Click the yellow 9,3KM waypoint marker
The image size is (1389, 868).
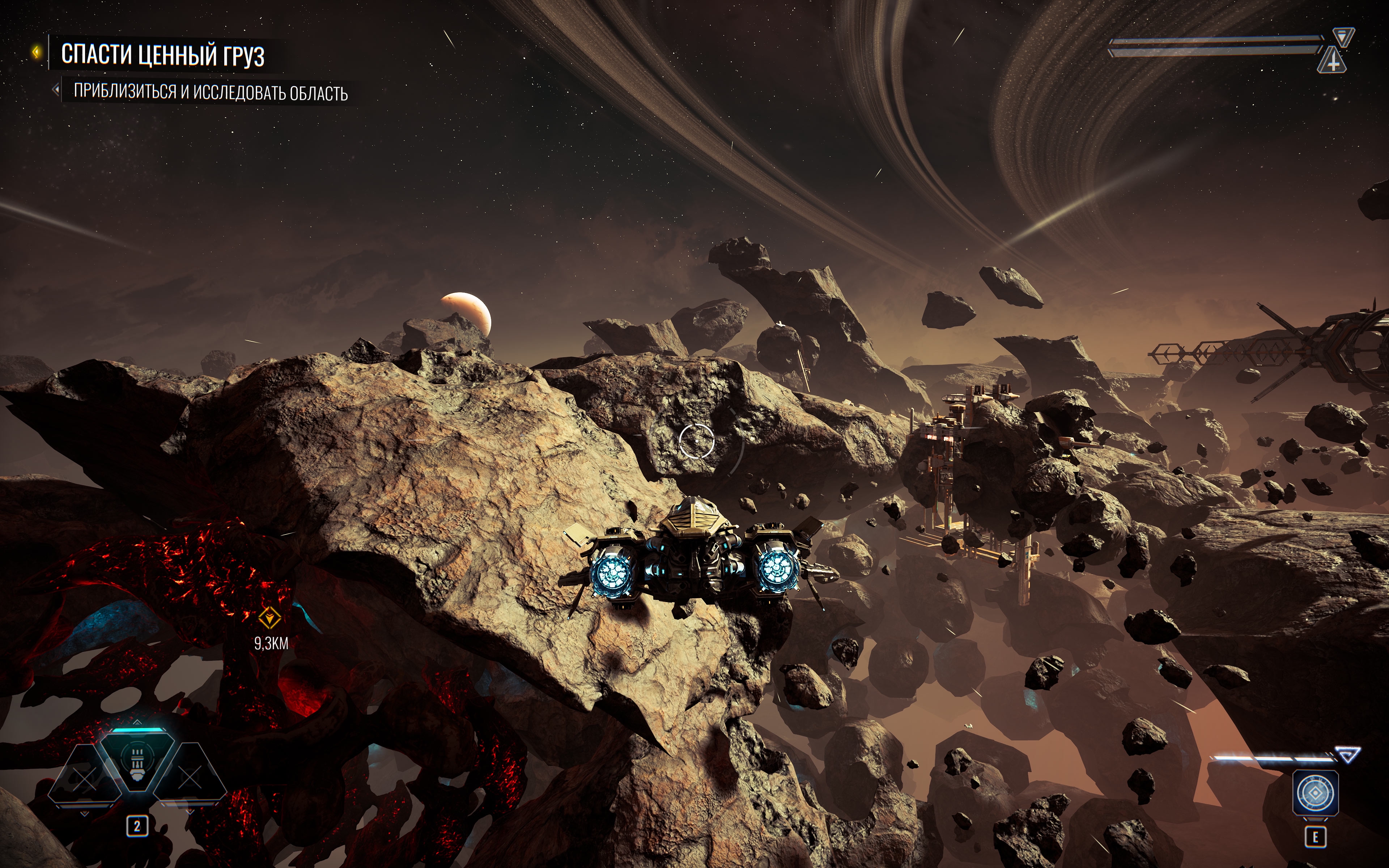point(269,618)
